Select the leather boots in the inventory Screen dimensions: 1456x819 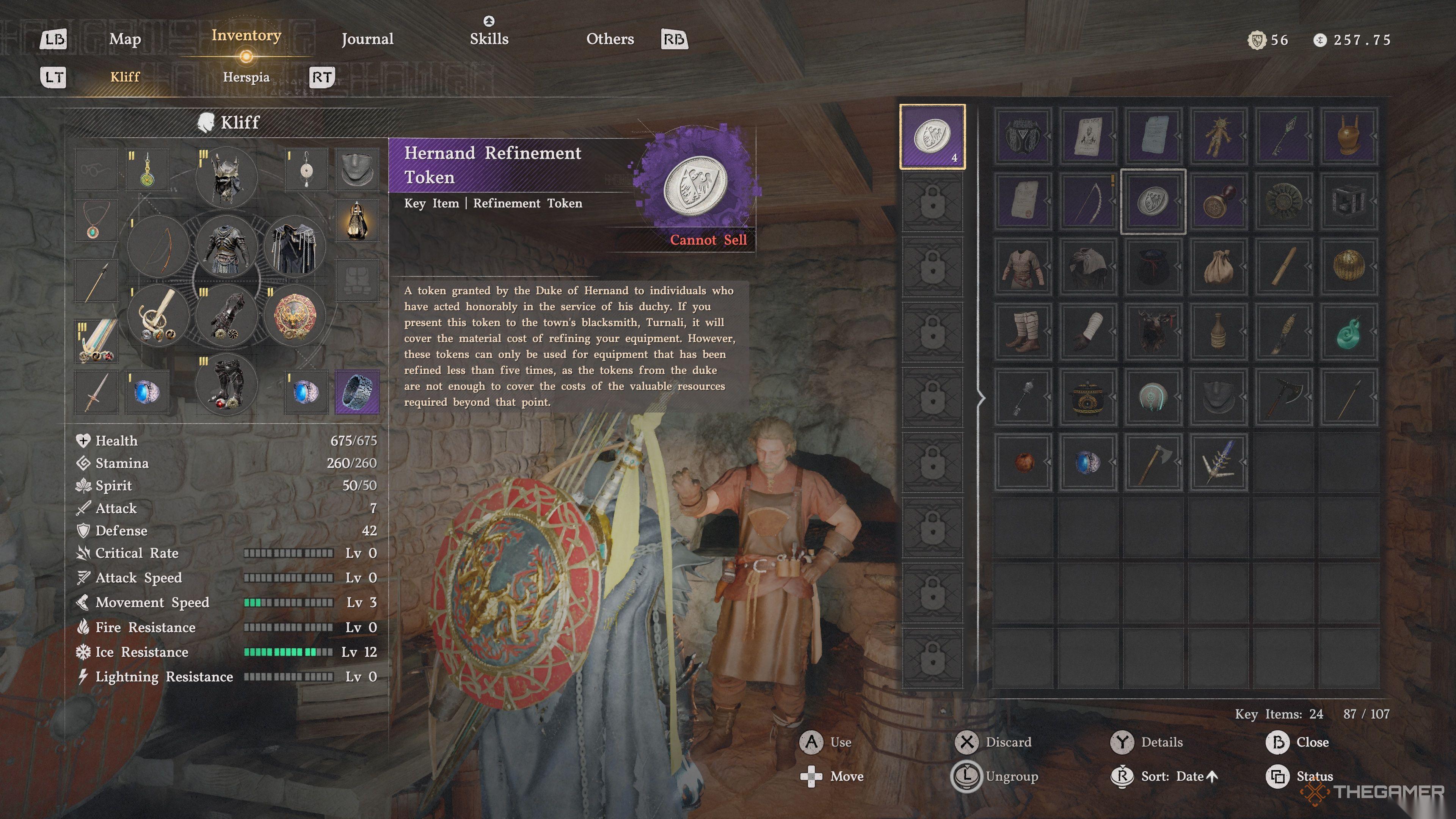[x=1024, y=331]
